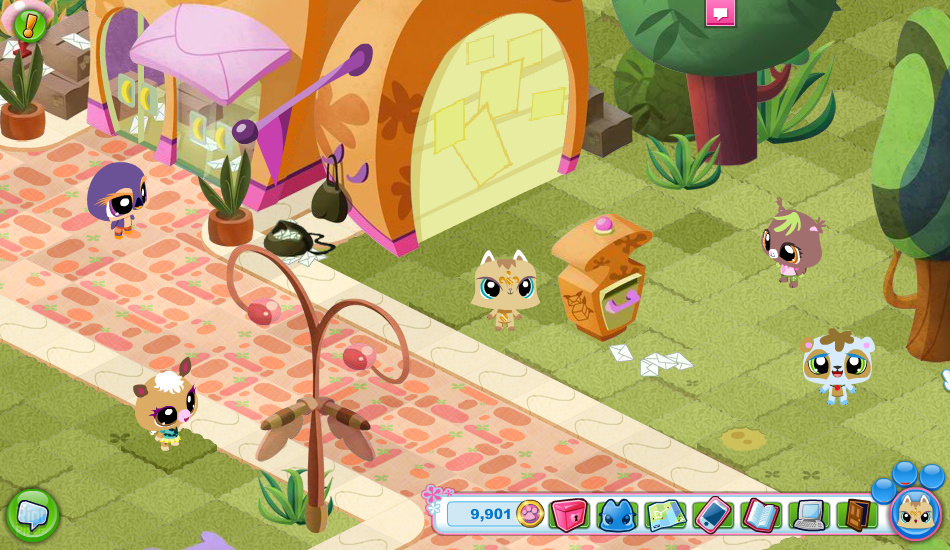The width and height of the screenshot is (950, 550).
Task: Open the green chat bubble button
Action: click(x=32, y=515)
